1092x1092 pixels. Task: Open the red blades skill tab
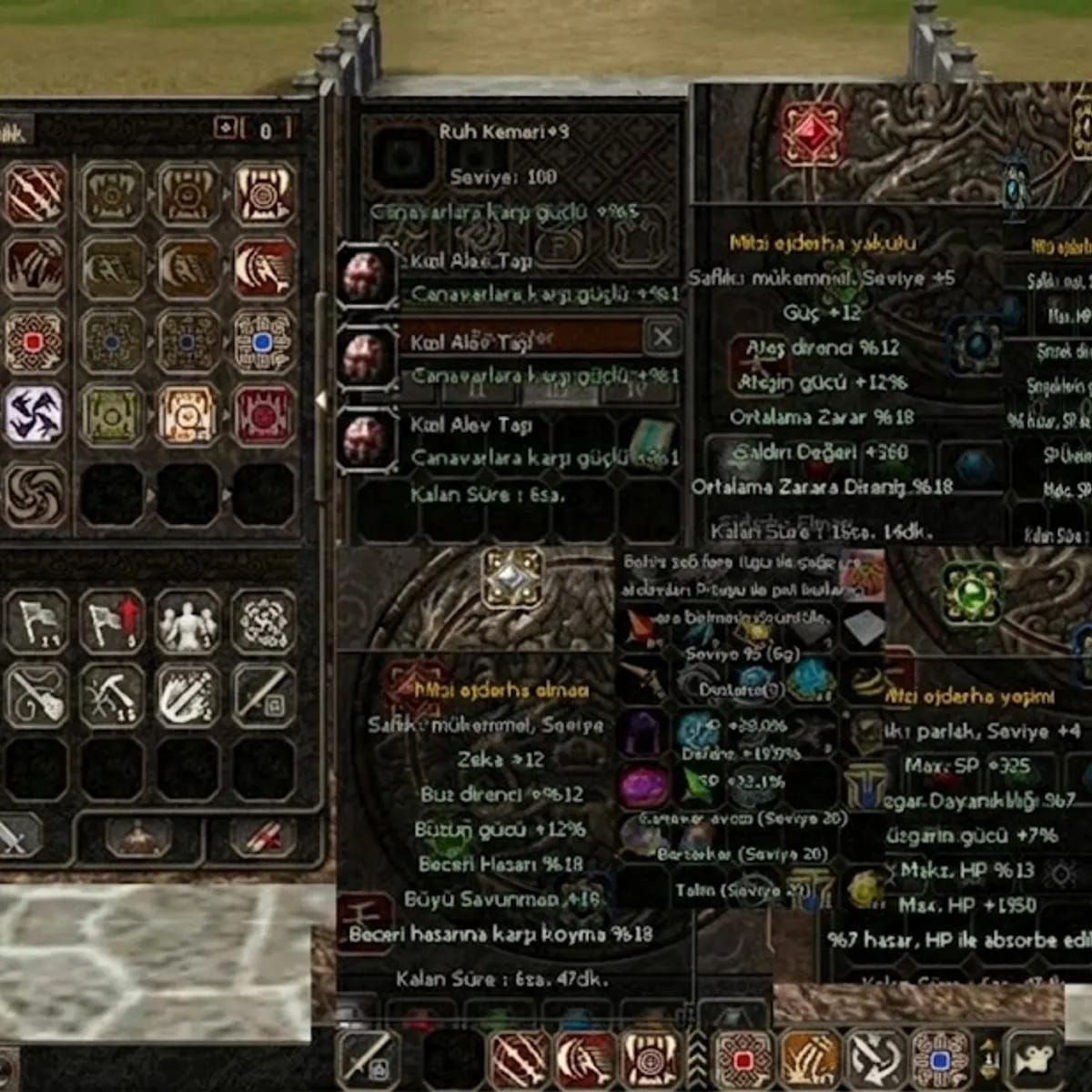[263, 835]
